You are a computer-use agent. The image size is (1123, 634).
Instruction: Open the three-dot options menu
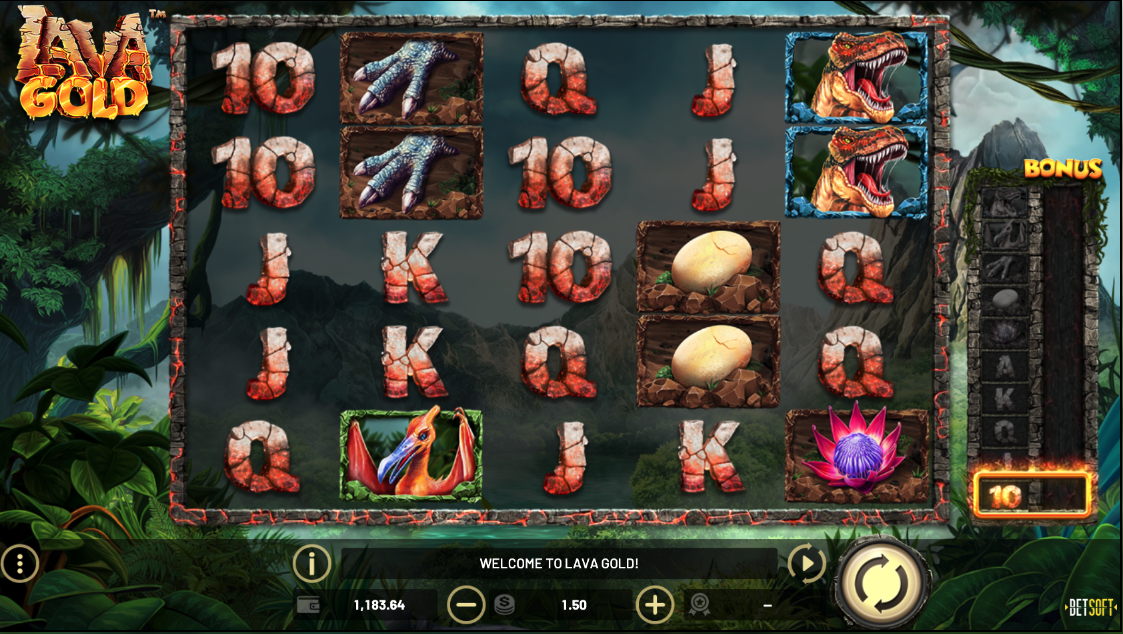[x=19, y=565]
